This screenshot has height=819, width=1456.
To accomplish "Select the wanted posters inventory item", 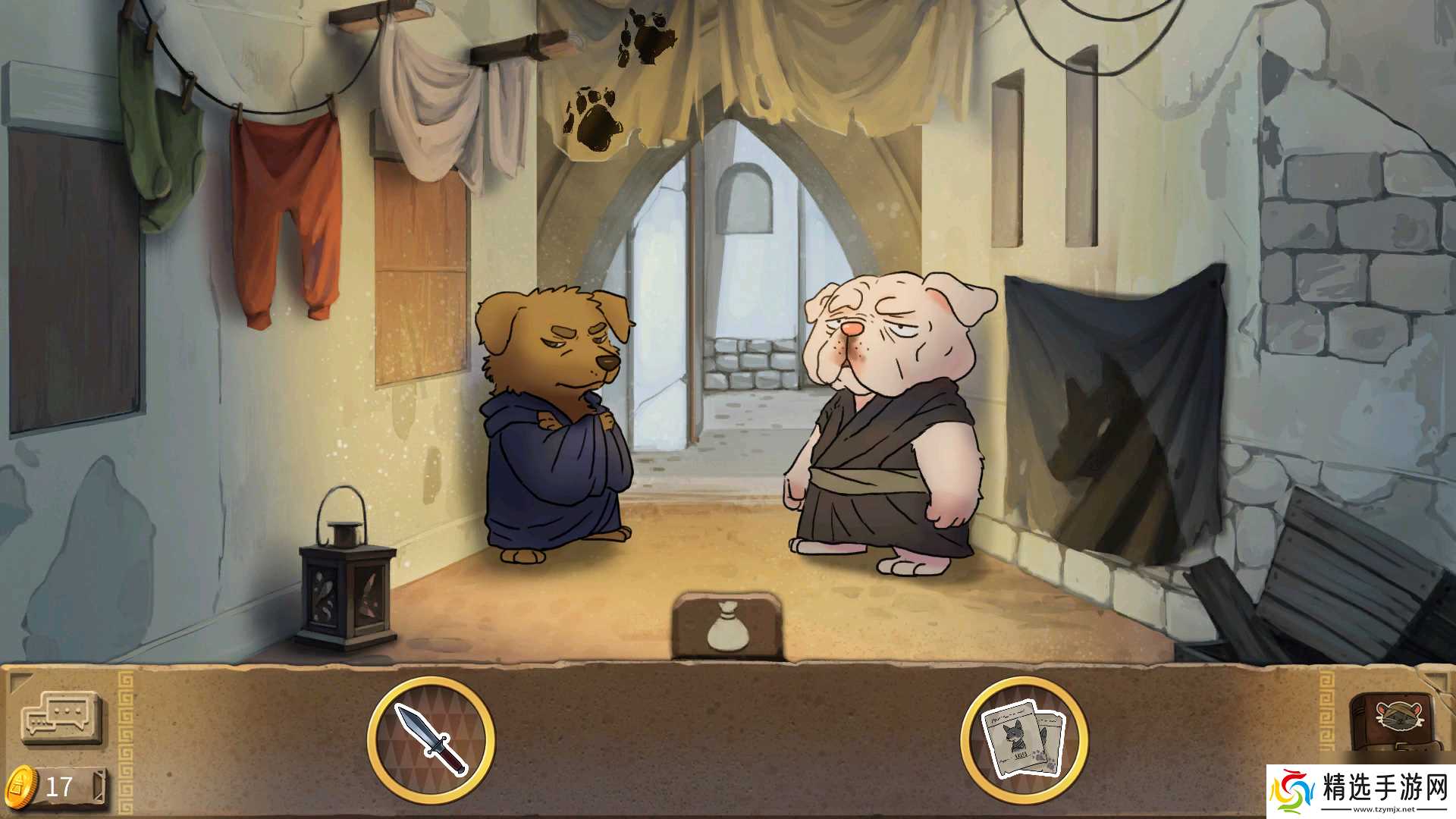I will click(x=1023, y=739).
